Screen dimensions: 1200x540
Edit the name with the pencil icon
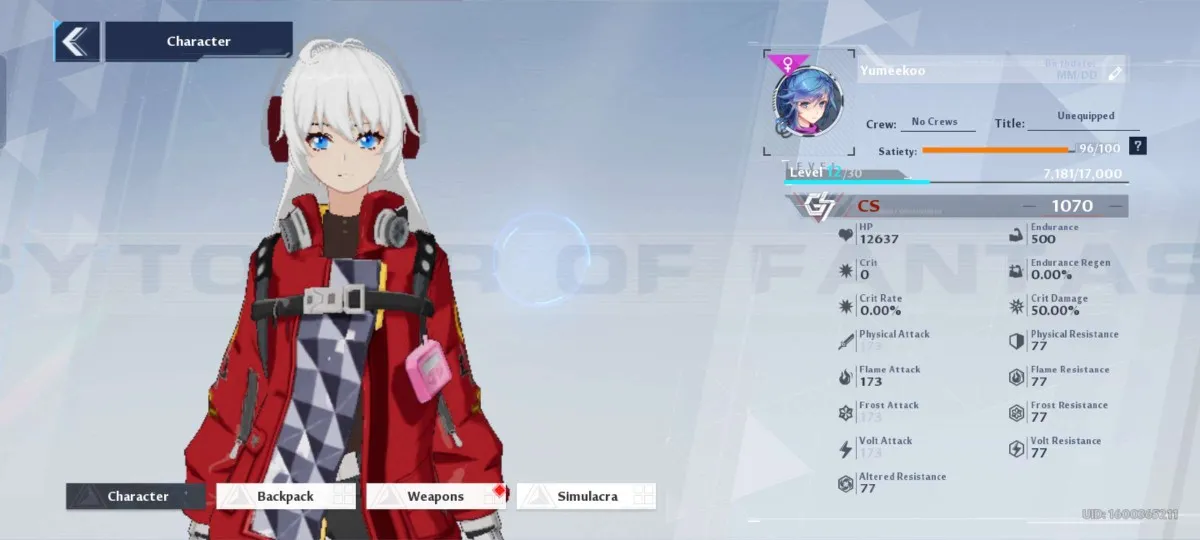pyautogui.click(x=1115, y=73)
